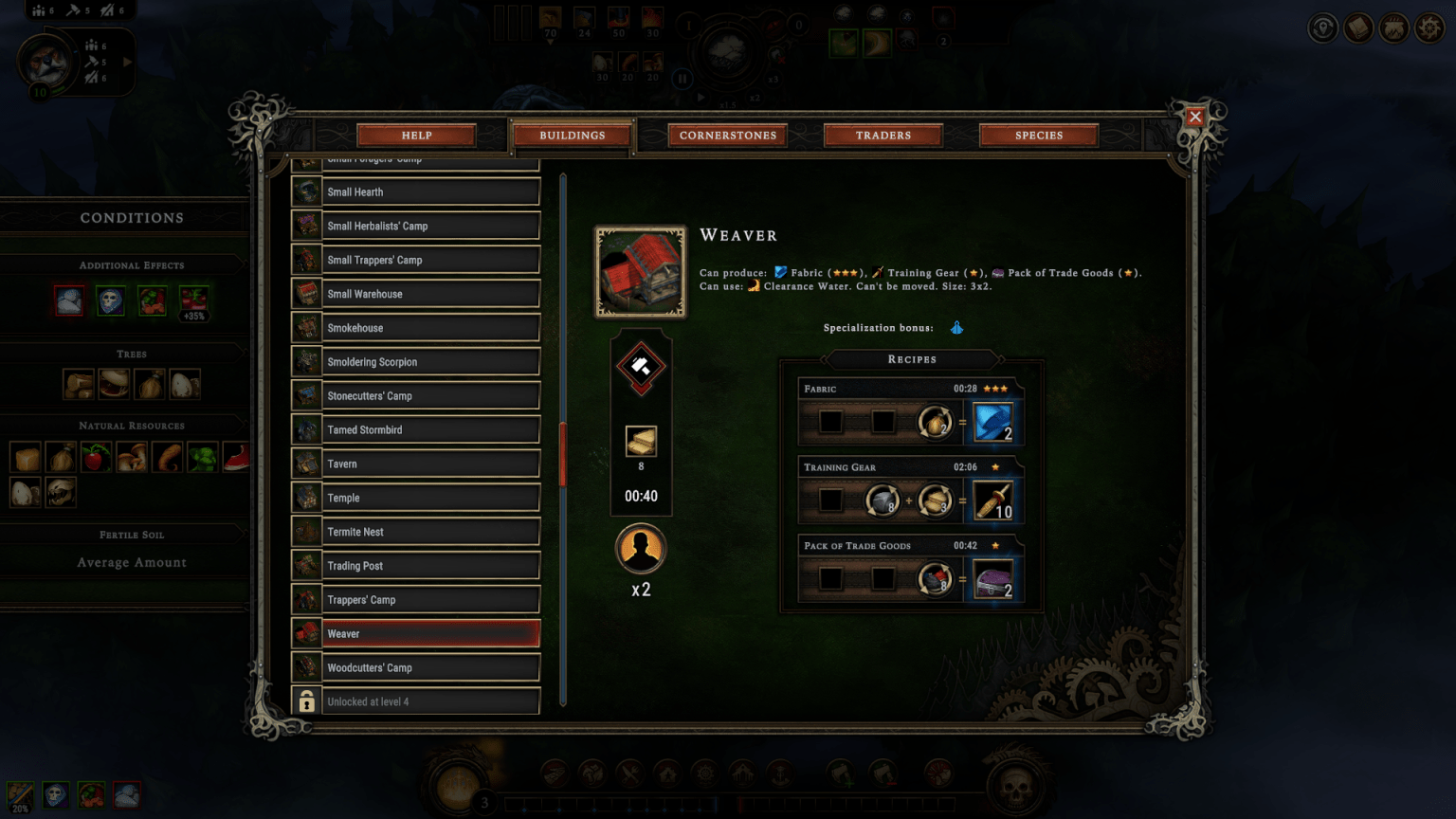Select the Woodcutters' Camp entry
Image resolution: width=1456 pixels, height=819 pixels.
pos(430,668)
